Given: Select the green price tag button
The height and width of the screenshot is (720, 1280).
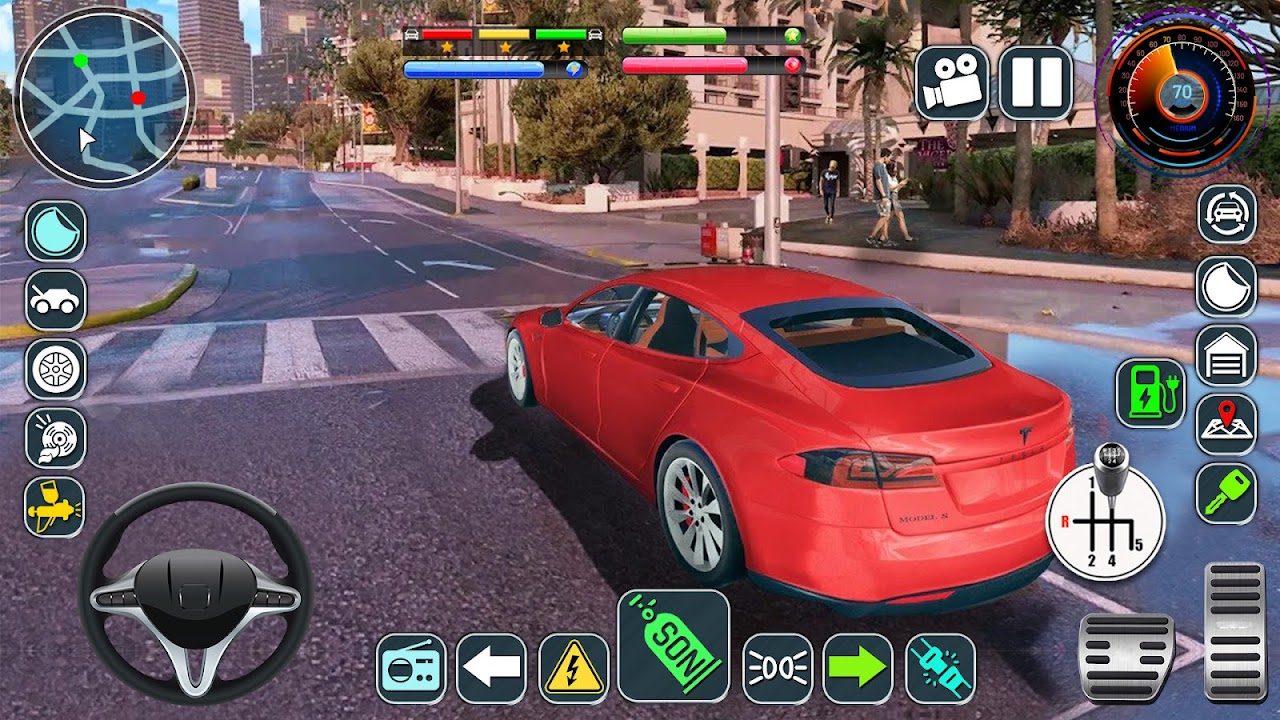Looking at the screenshot, I should coord(673,645).
